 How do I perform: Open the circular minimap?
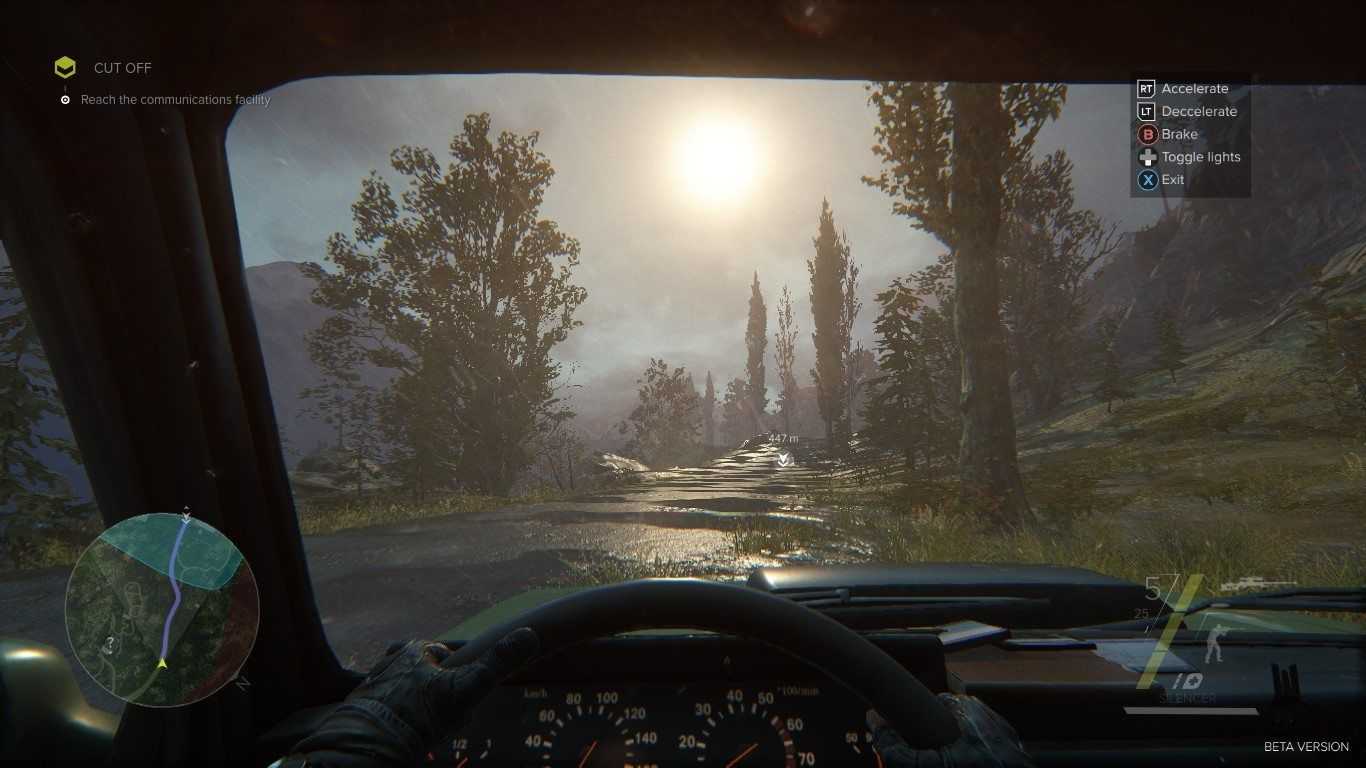click(x=162, y=609)
